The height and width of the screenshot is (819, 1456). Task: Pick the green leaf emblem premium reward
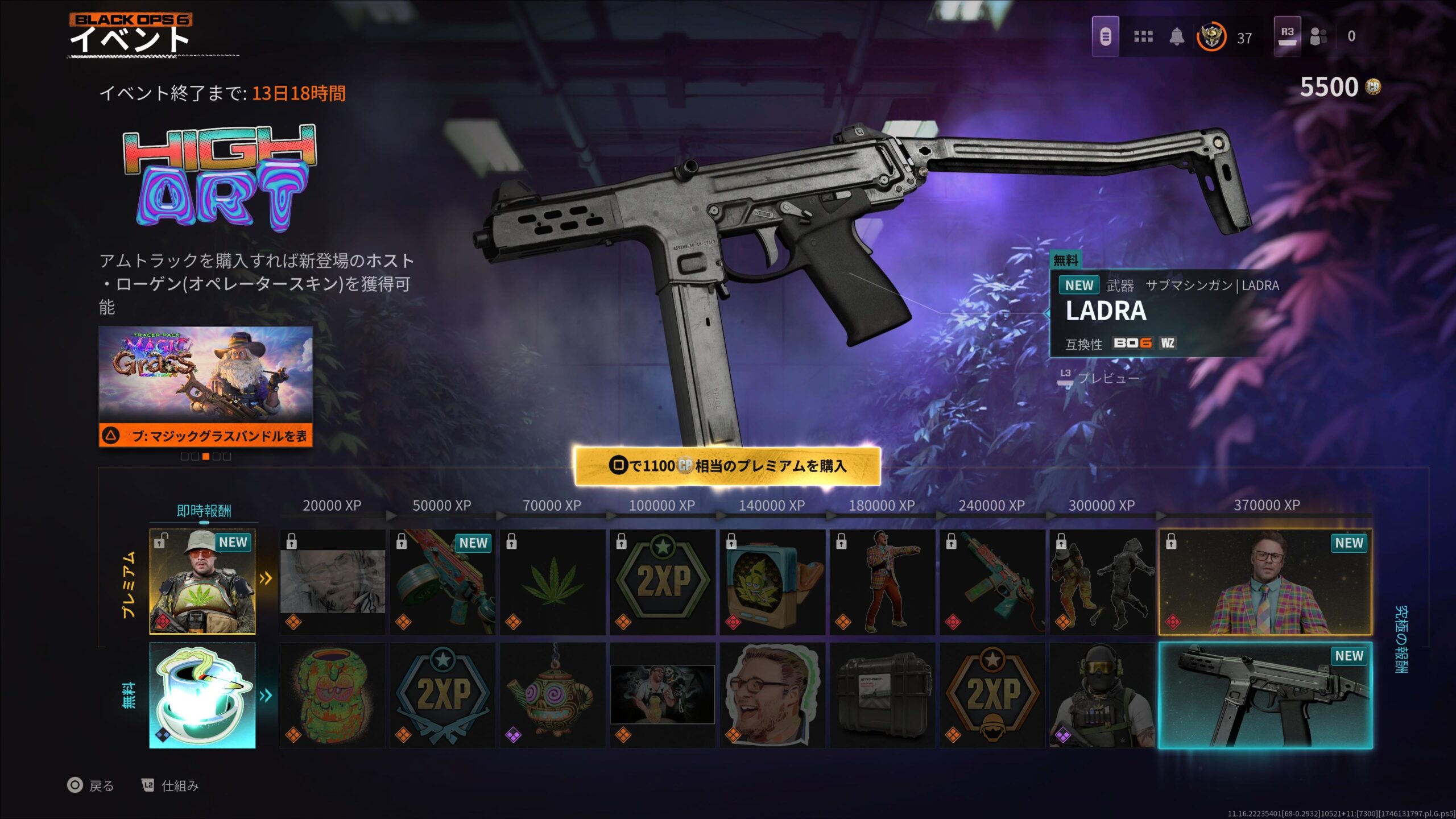click(552, 582)
